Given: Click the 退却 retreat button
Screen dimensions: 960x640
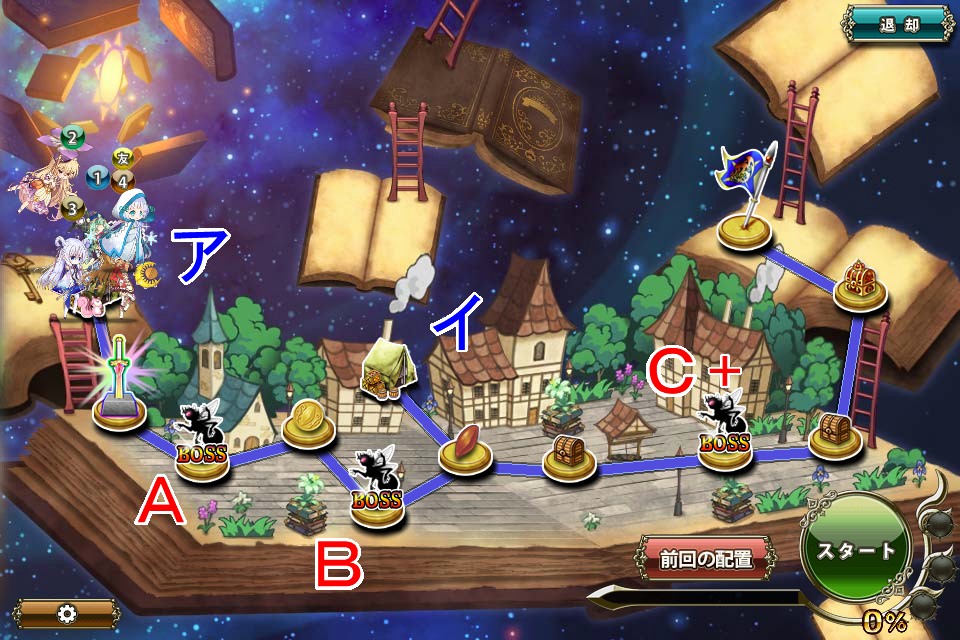Looking at the screenshot, I should (898, 25).
